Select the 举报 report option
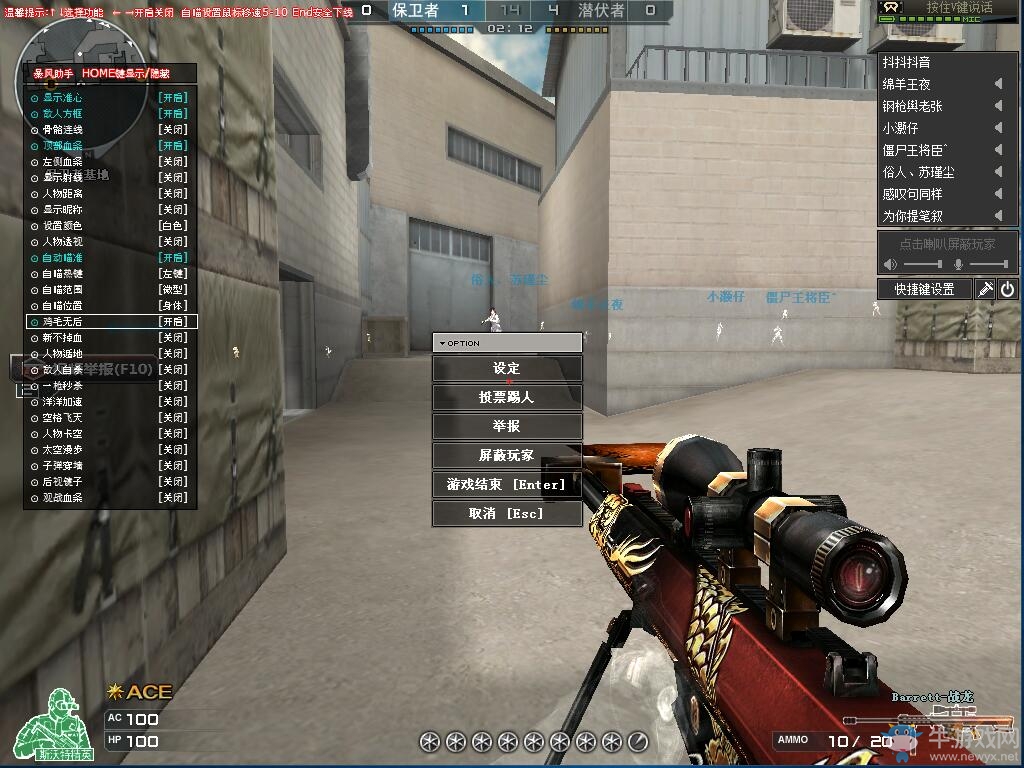Viewport: 1024px width, 768px height. [x=507, y=426]
